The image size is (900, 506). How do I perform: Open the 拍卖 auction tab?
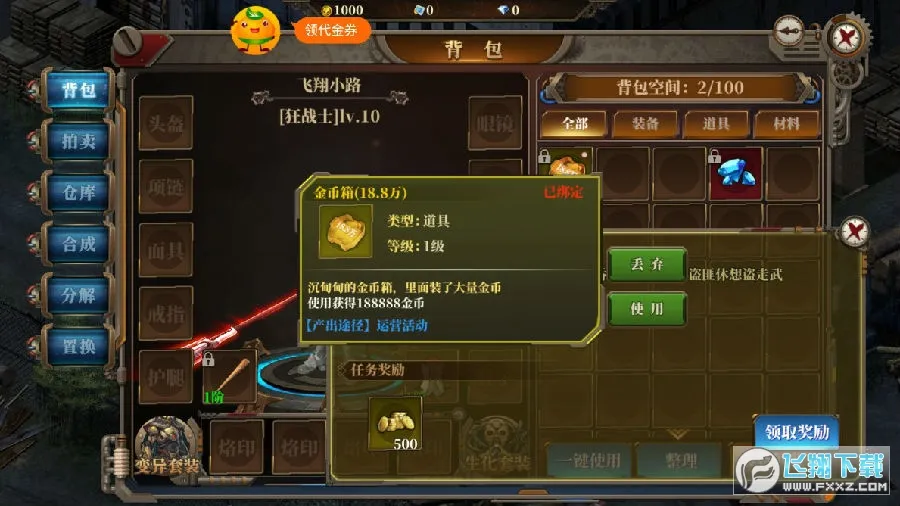click(78, 141)
